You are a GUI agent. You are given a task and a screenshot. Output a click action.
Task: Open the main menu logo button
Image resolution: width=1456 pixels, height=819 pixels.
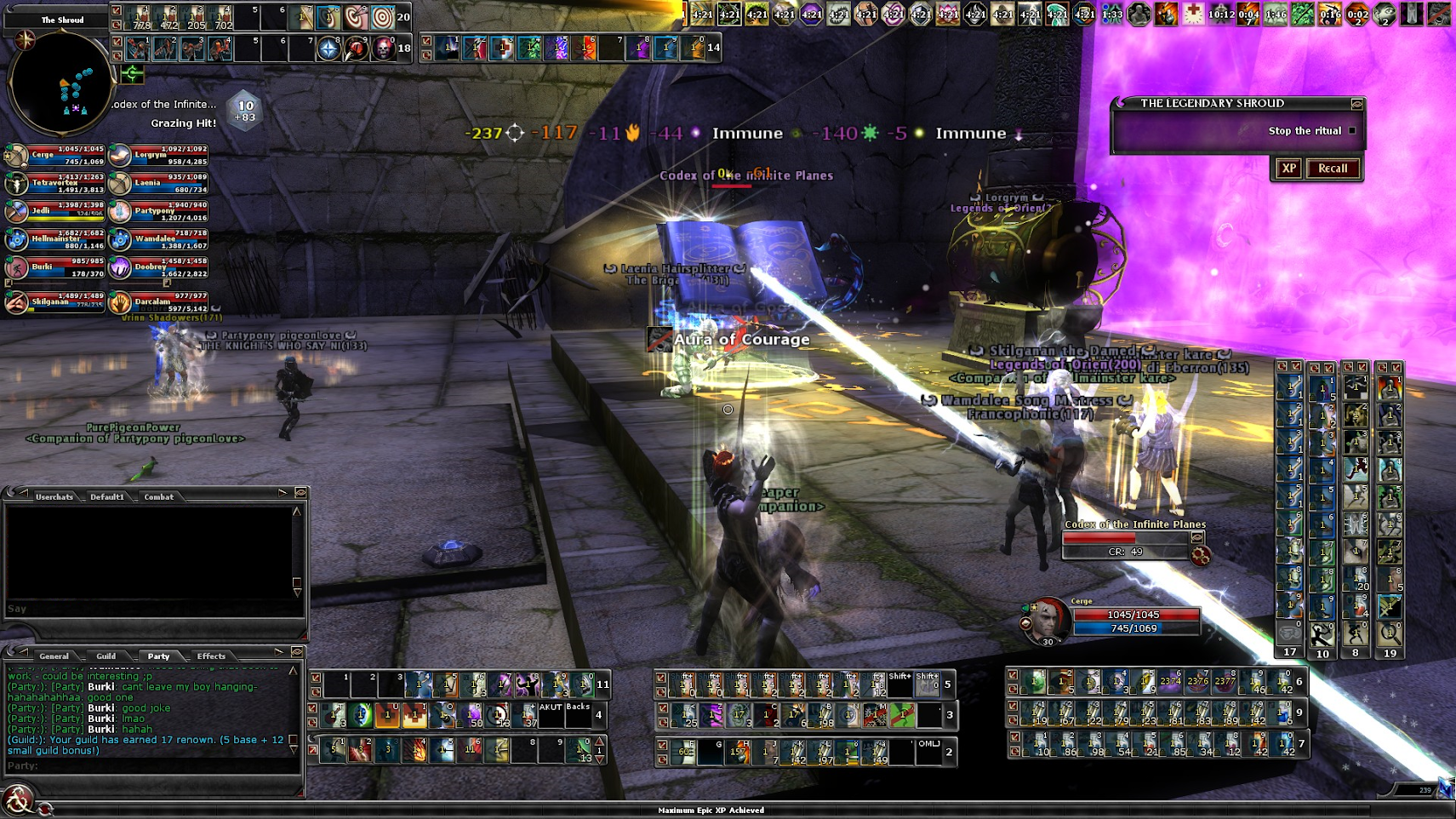click(17, 800)
